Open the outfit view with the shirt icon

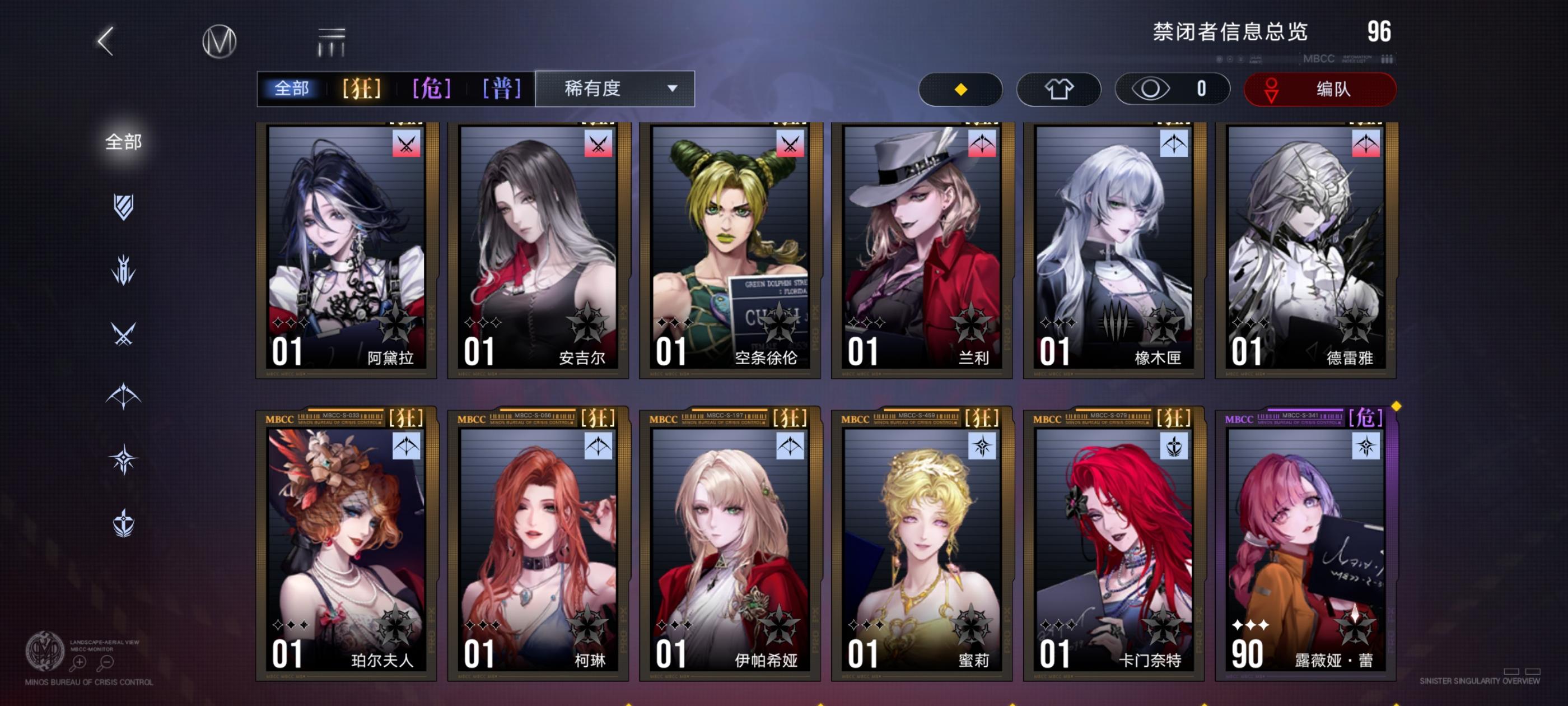[1059, 89]
